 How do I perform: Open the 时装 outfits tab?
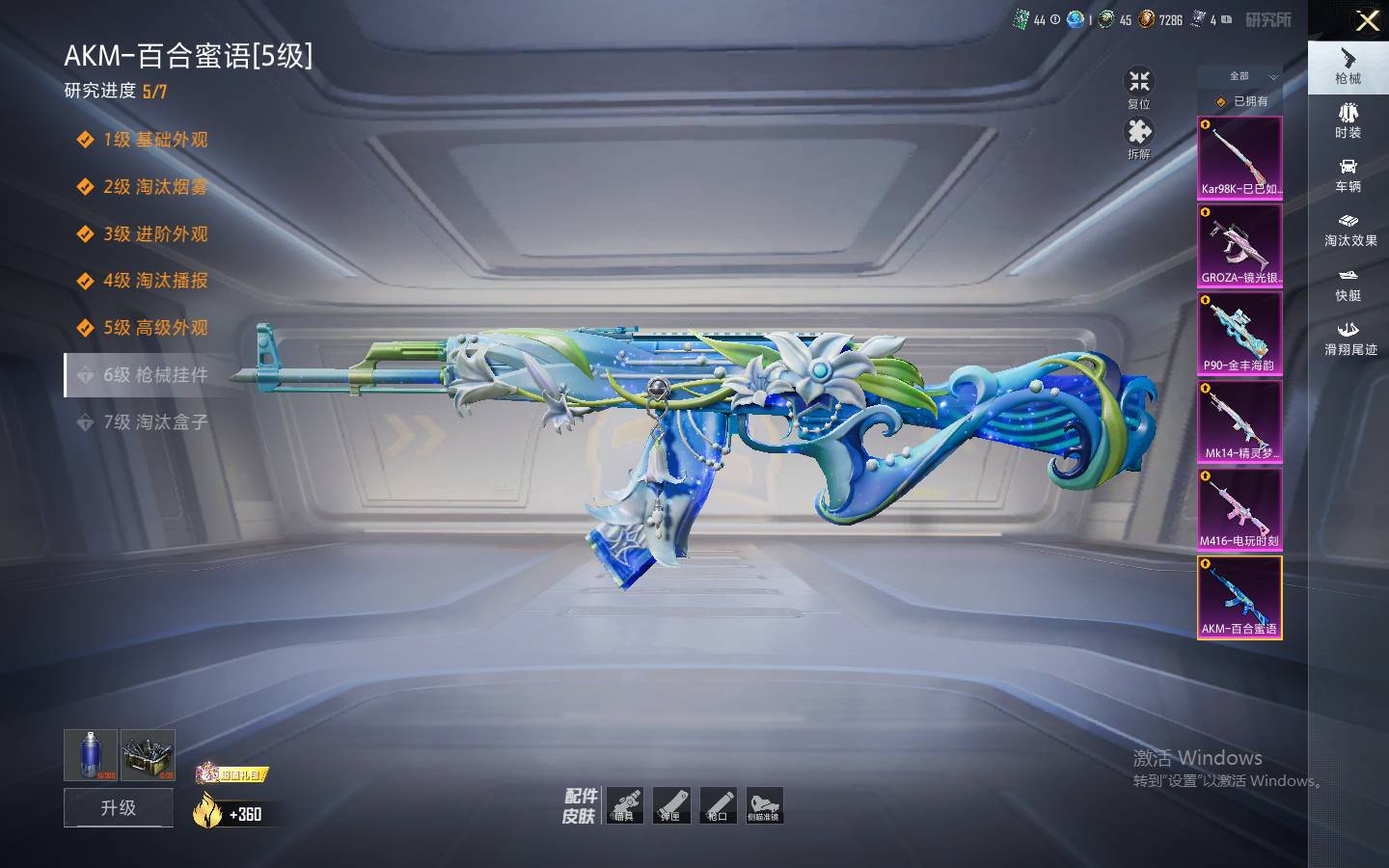(1348, 121)
